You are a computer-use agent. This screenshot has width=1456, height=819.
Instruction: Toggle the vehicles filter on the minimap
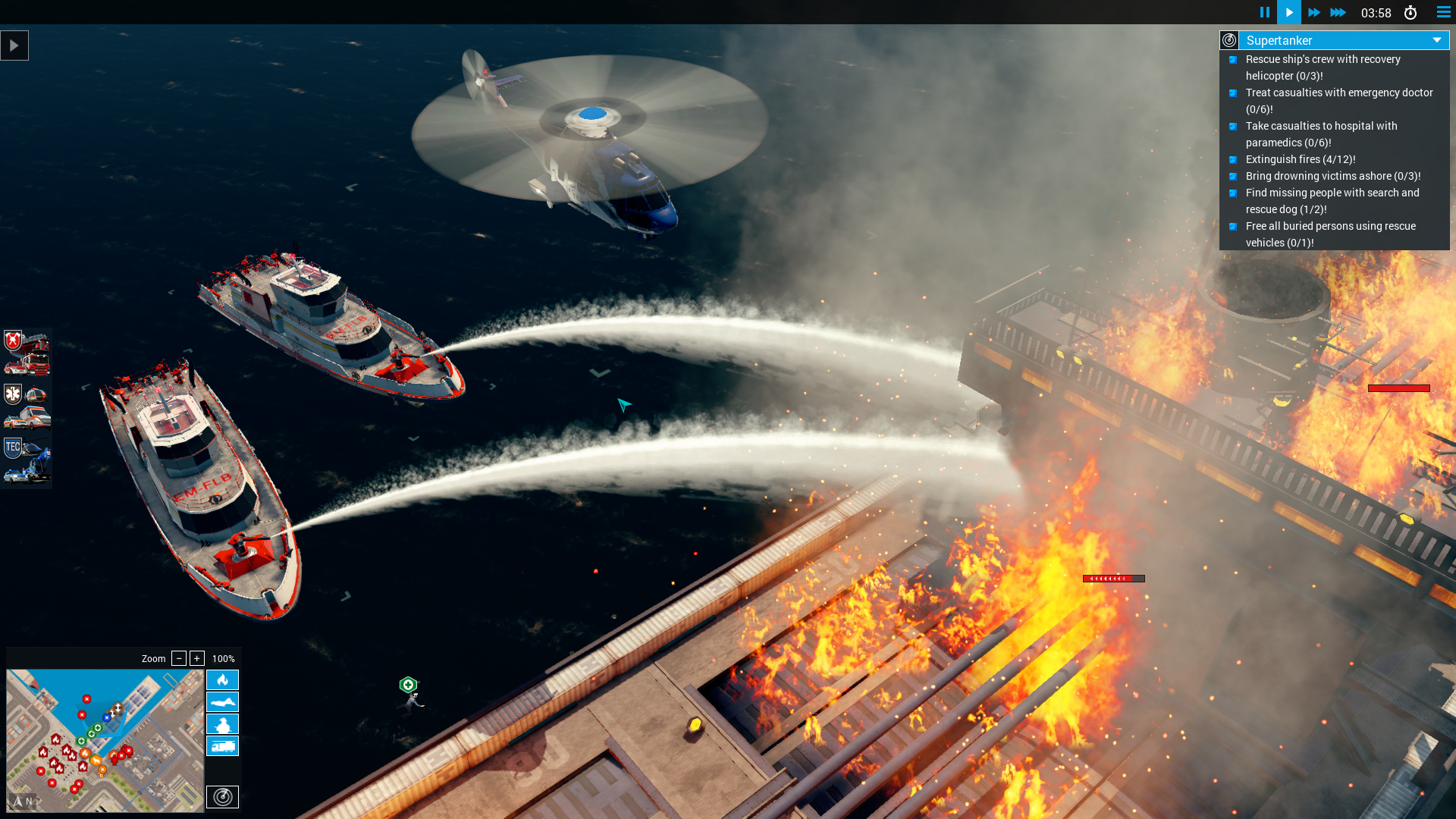[222, 746]
